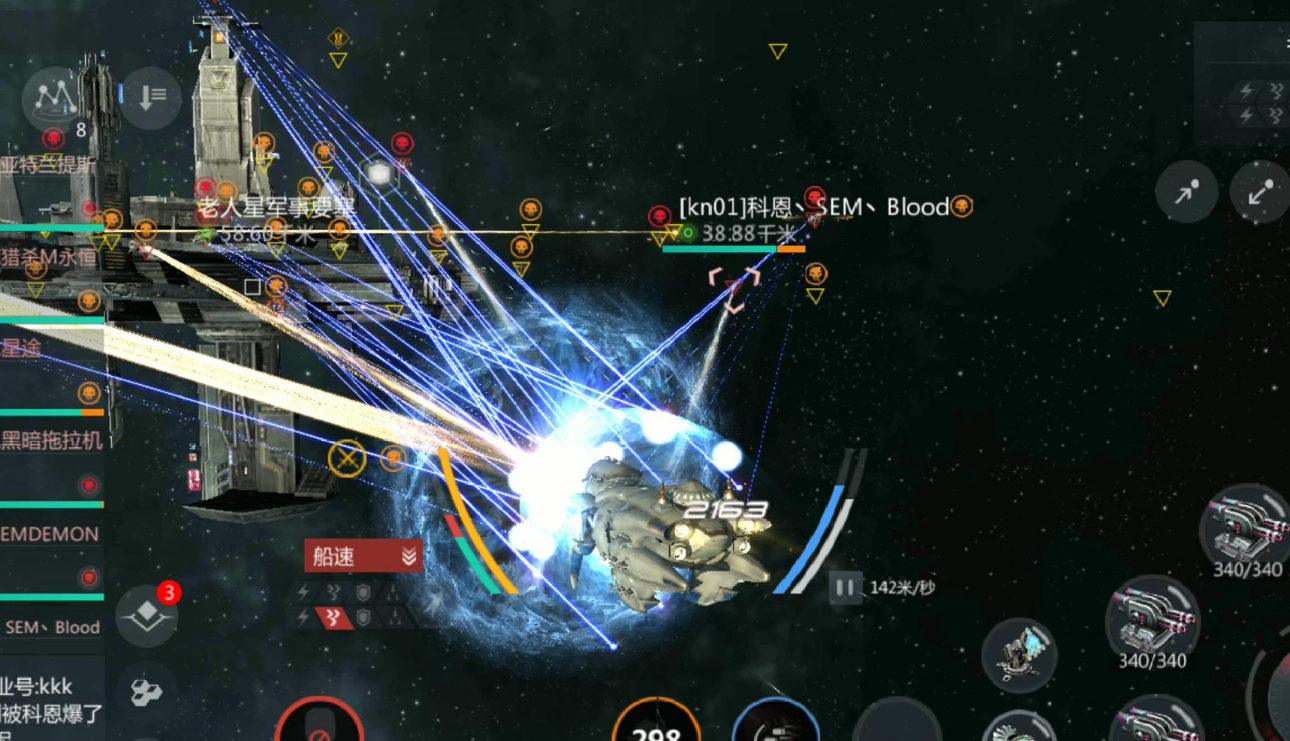Screen dimensions: 1290x741
Task: Activate the blue crystal turret module
Action: (x=1019, y=655)
